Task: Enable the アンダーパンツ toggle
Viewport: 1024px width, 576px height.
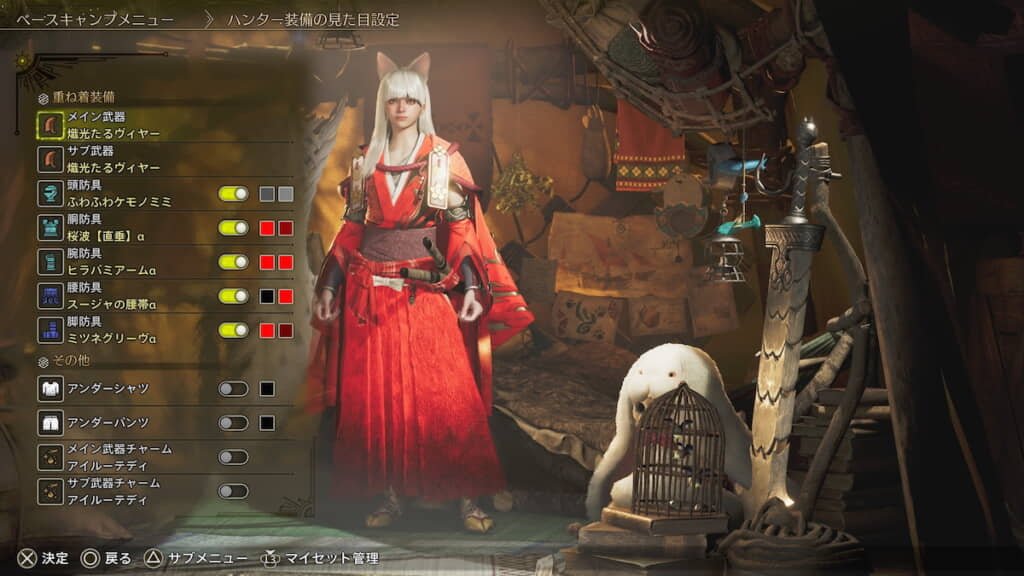Action: tap(233, 423)
